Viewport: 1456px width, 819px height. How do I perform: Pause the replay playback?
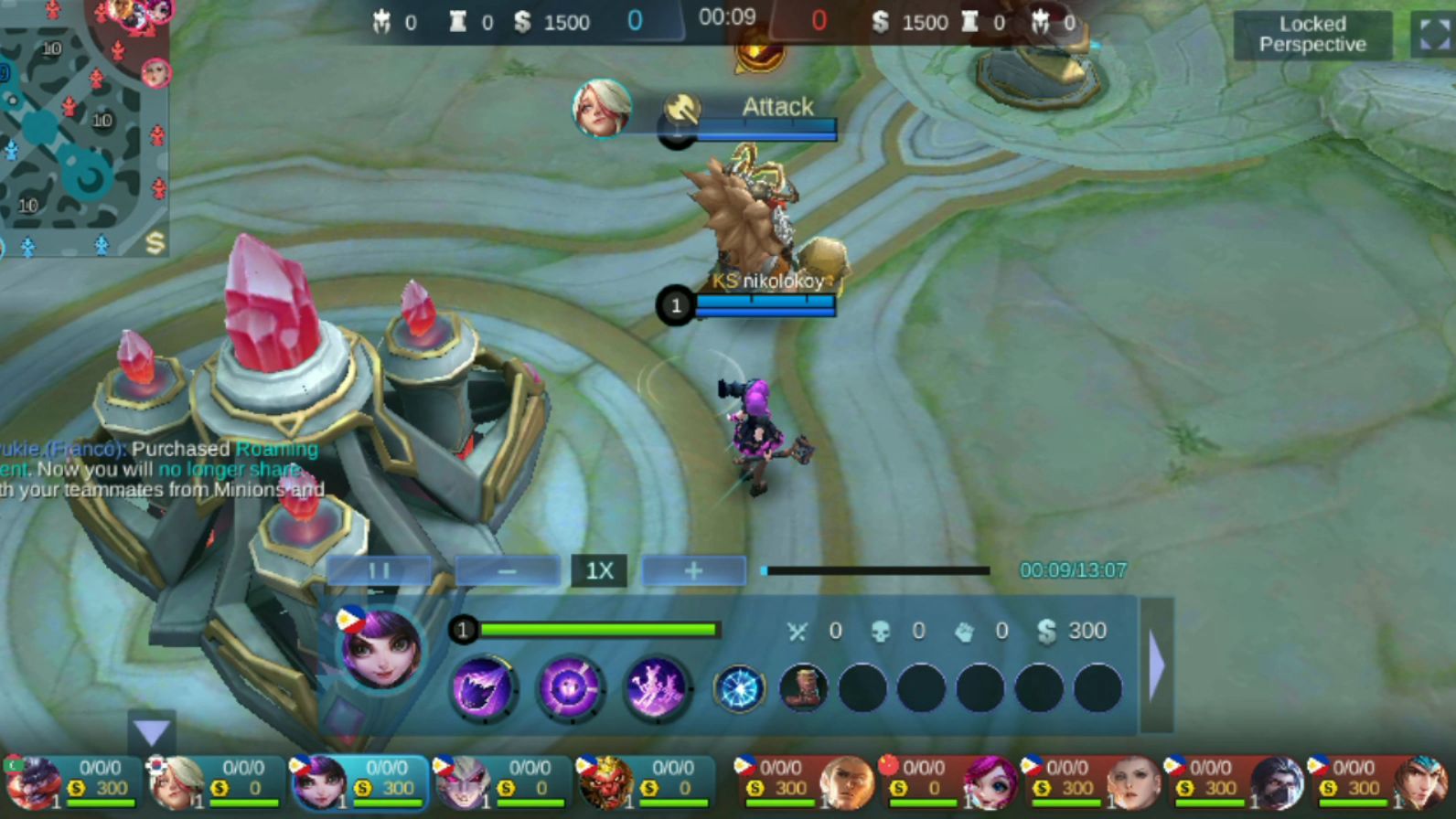click(x=379, y=571)
